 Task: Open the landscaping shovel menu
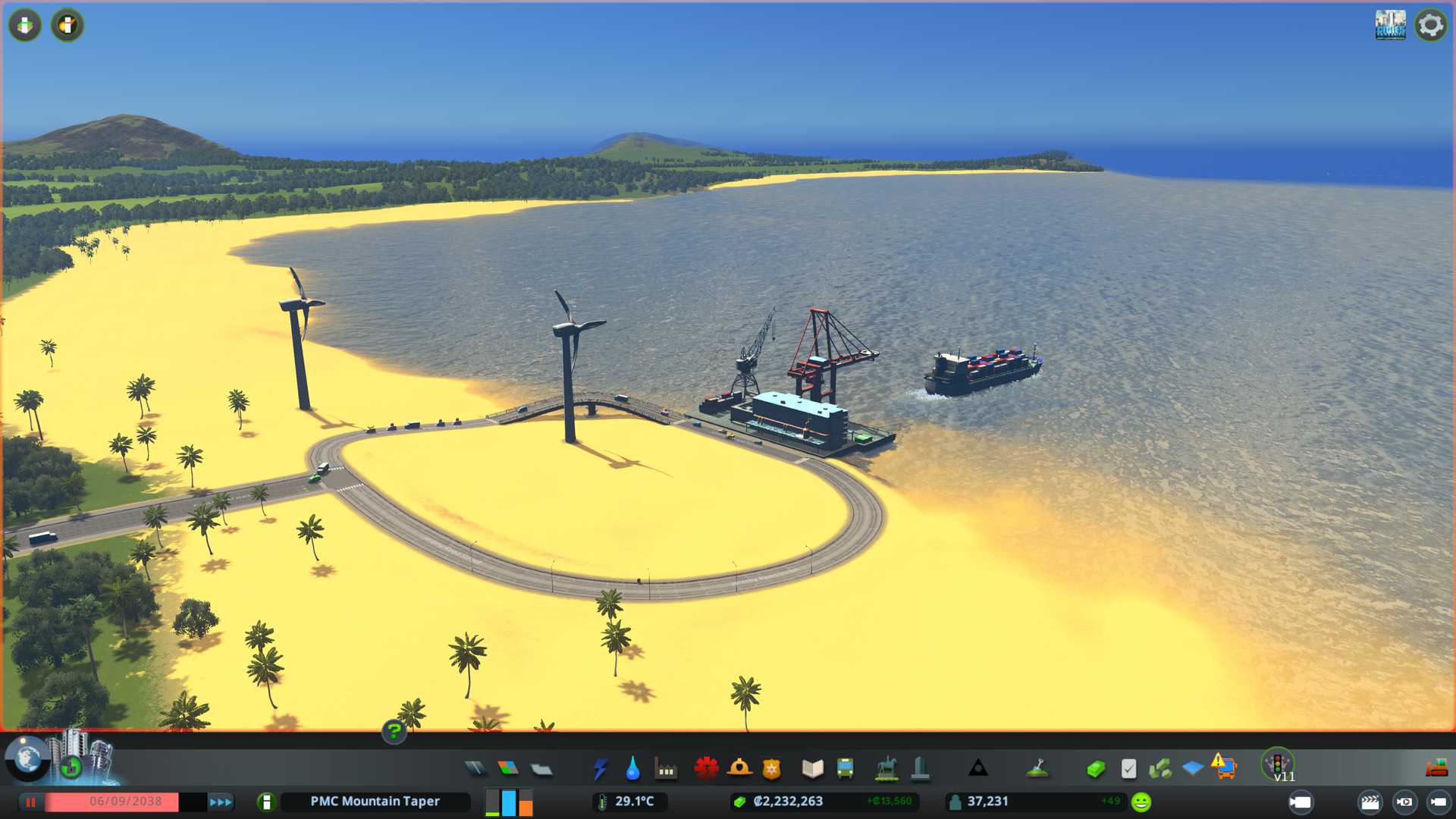(x=1037, y=769)
